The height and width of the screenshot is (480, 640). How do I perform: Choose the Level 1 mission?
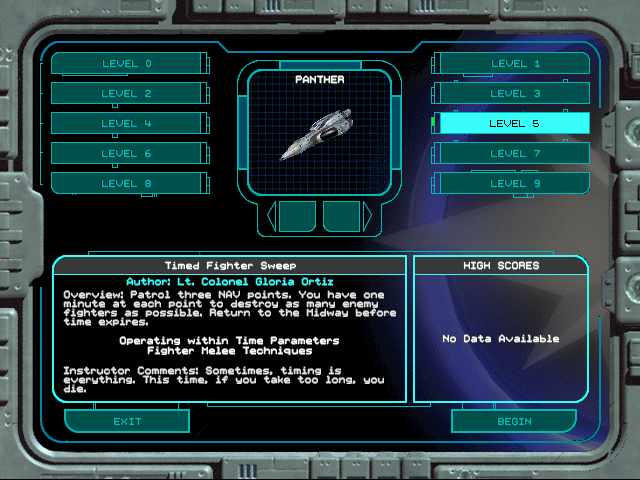pyautogui.click(x=515, y=64)
